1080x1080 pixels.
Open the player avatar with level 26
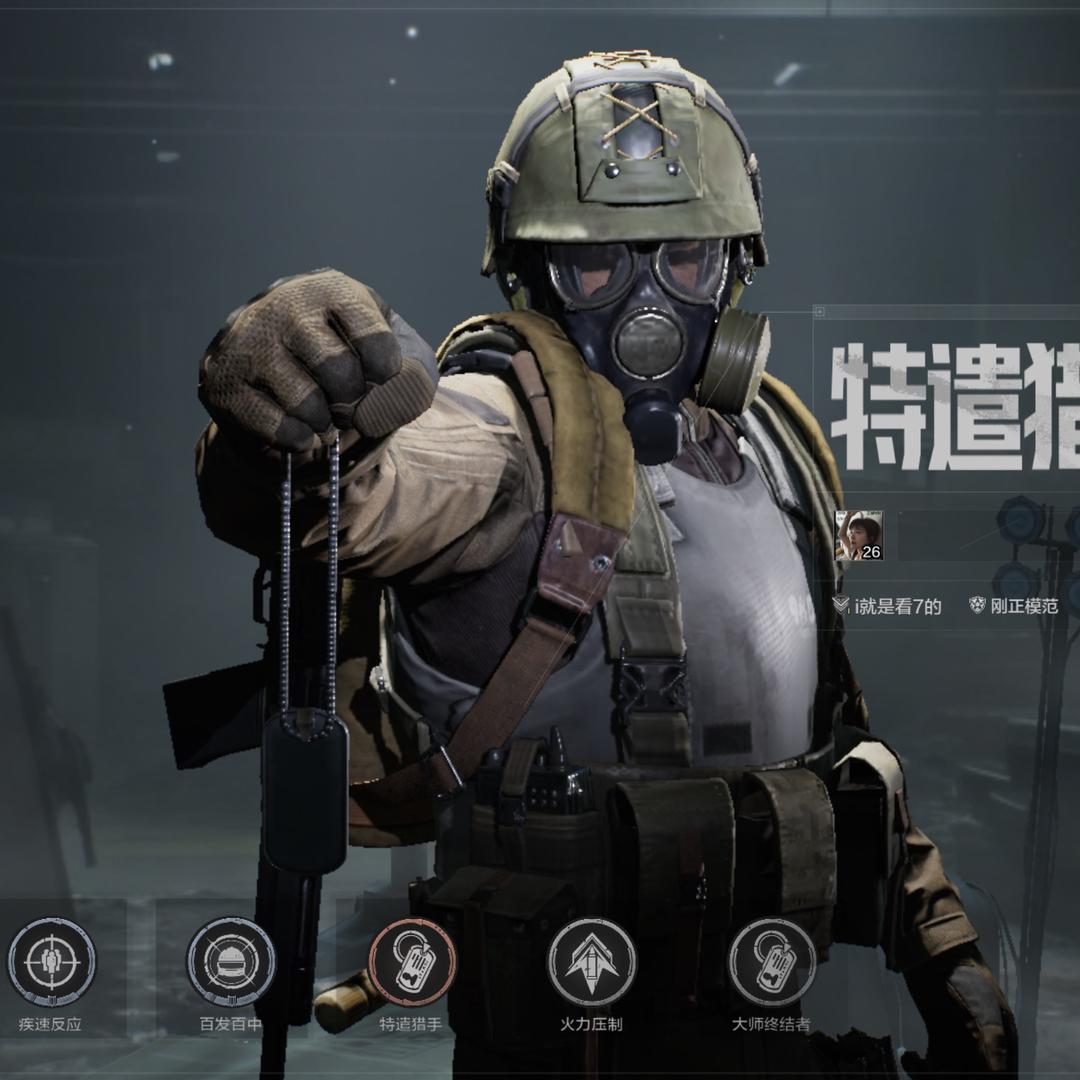[859, 536]
